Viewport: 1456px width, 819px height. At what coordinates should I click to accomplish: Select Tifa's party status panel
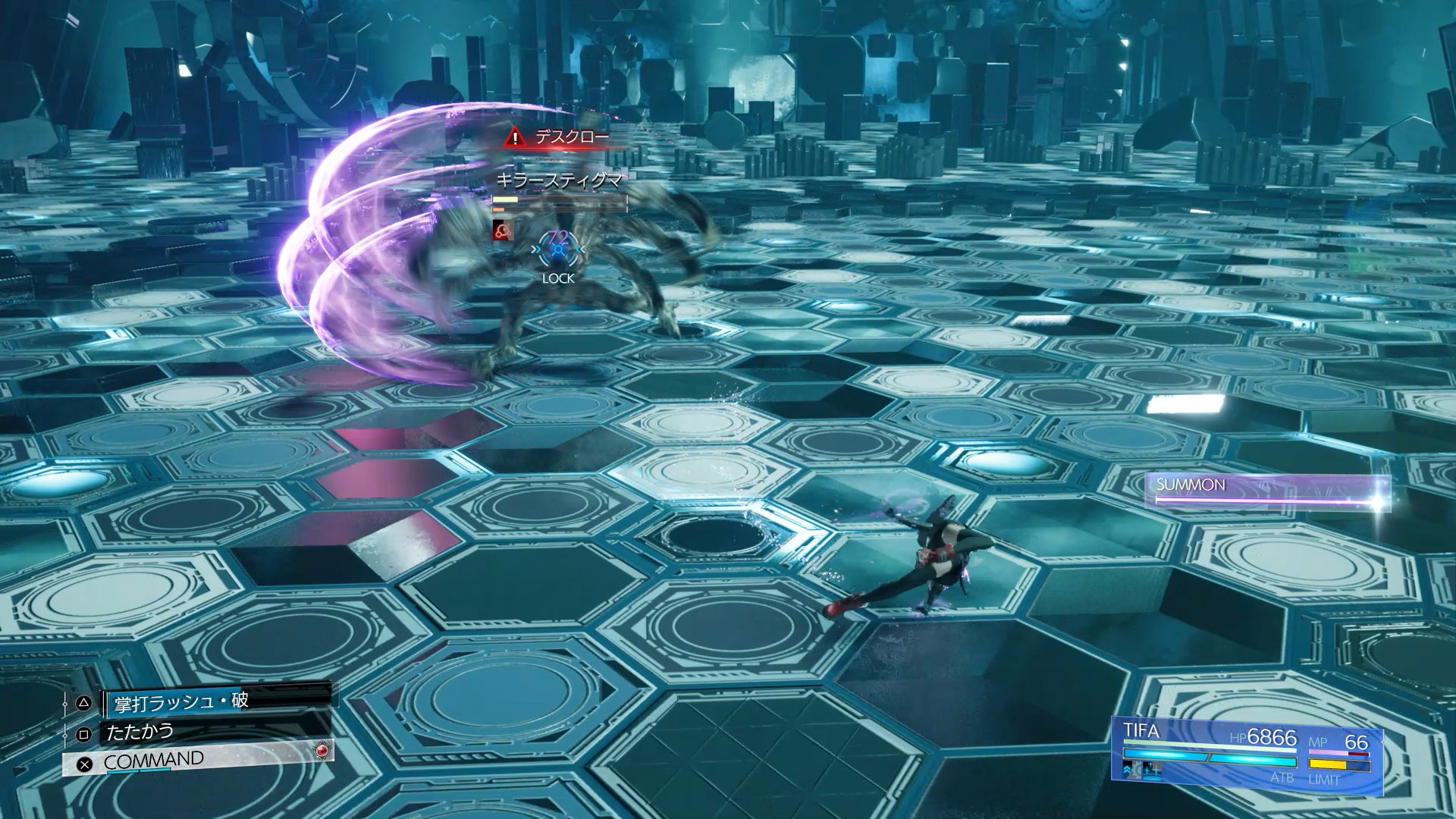pos(1247,755)
